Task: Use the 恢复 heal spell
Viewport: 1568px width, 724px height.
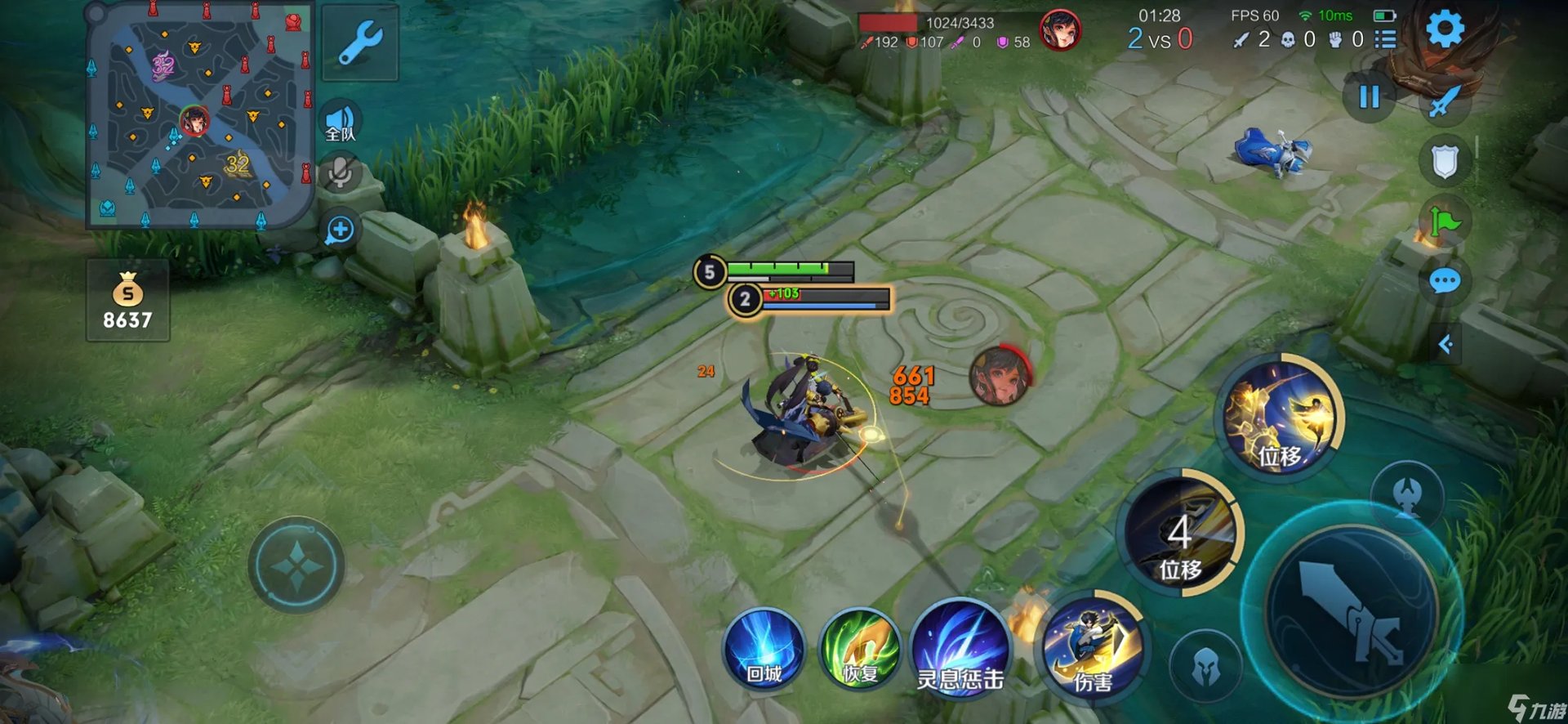Action: (x=860, y=650)
